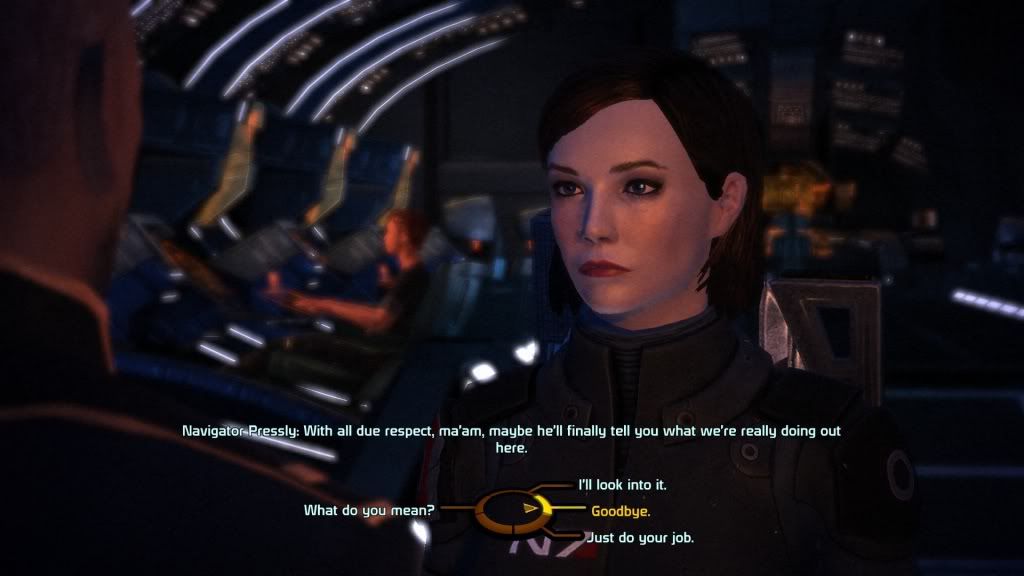
Task: Select the "Goodbye." dialogue option
Action: tap(620, 511)
